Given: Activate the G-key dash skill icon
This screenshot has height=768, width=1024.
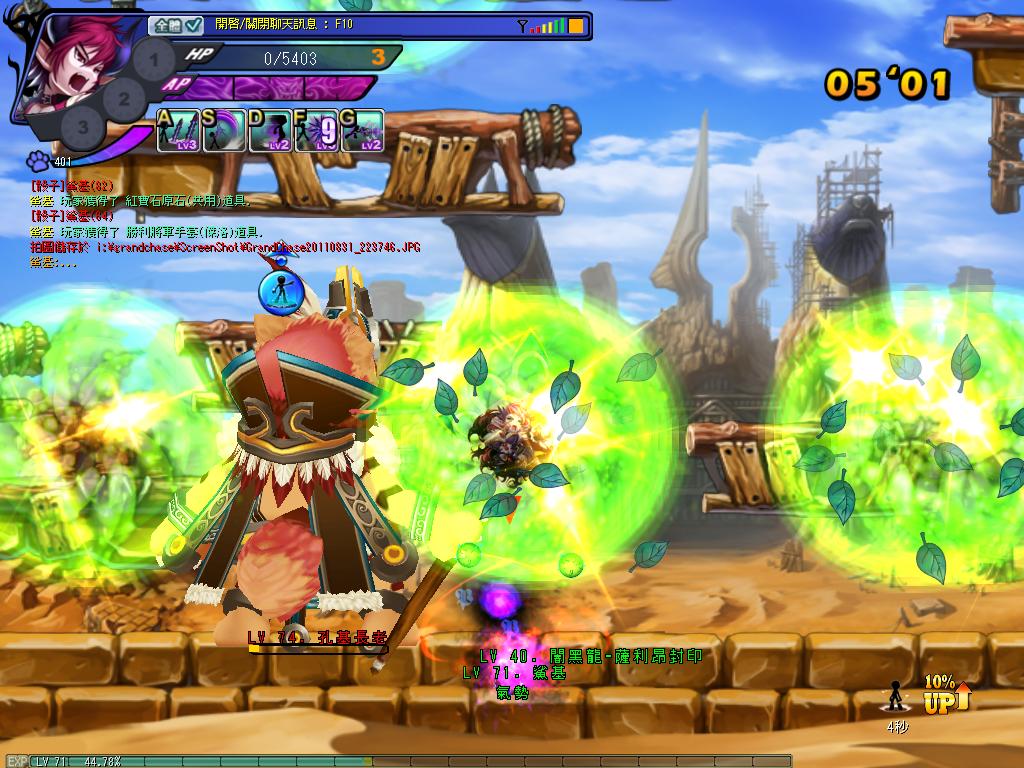Looking at the screenshot, I should tap(363, 131).
